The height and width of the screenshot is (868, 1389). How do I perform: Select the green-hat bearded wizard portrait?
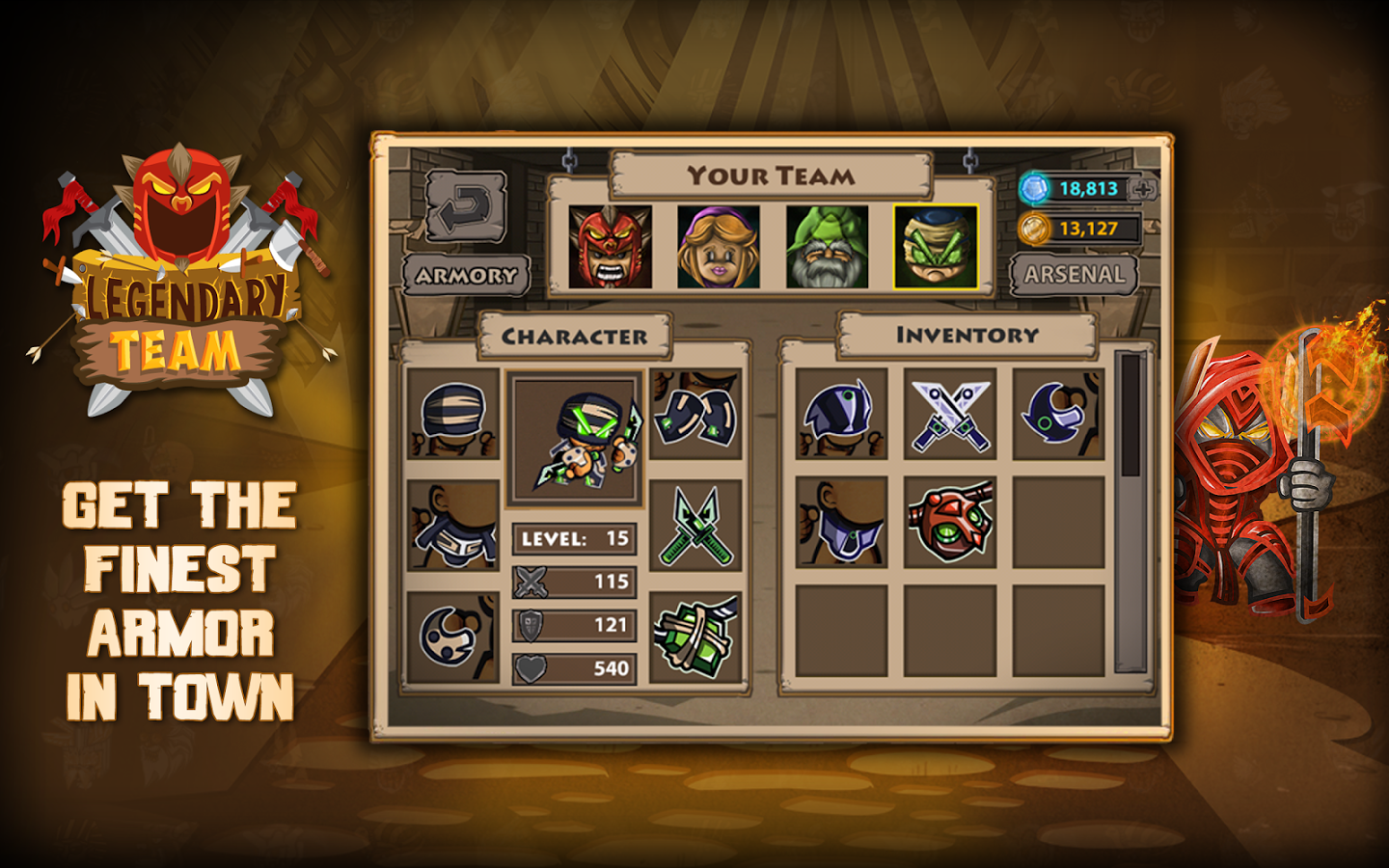coord(827,247)
